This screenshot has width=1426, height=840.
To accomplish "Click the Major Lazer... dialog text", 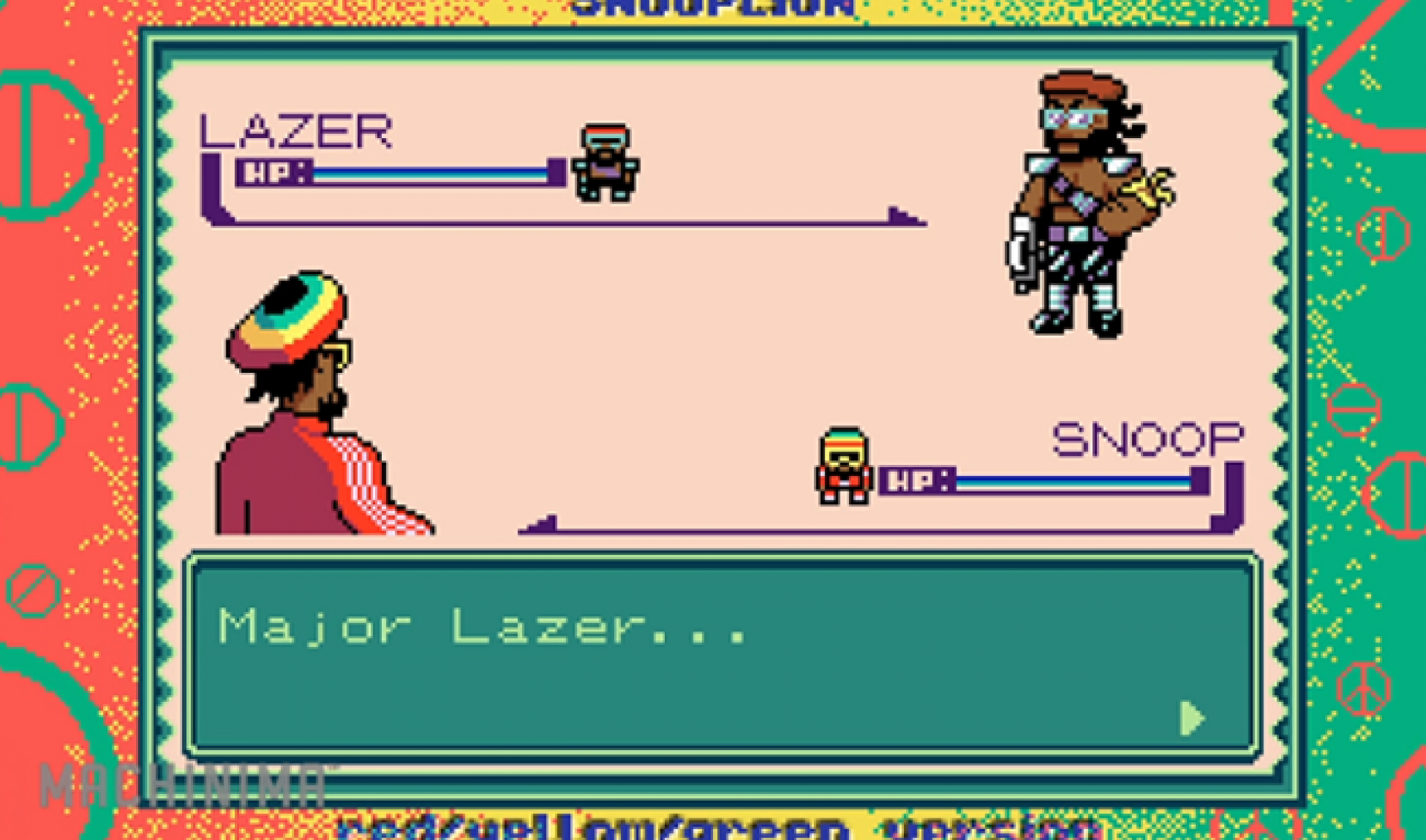I will (x=483, y=628).
